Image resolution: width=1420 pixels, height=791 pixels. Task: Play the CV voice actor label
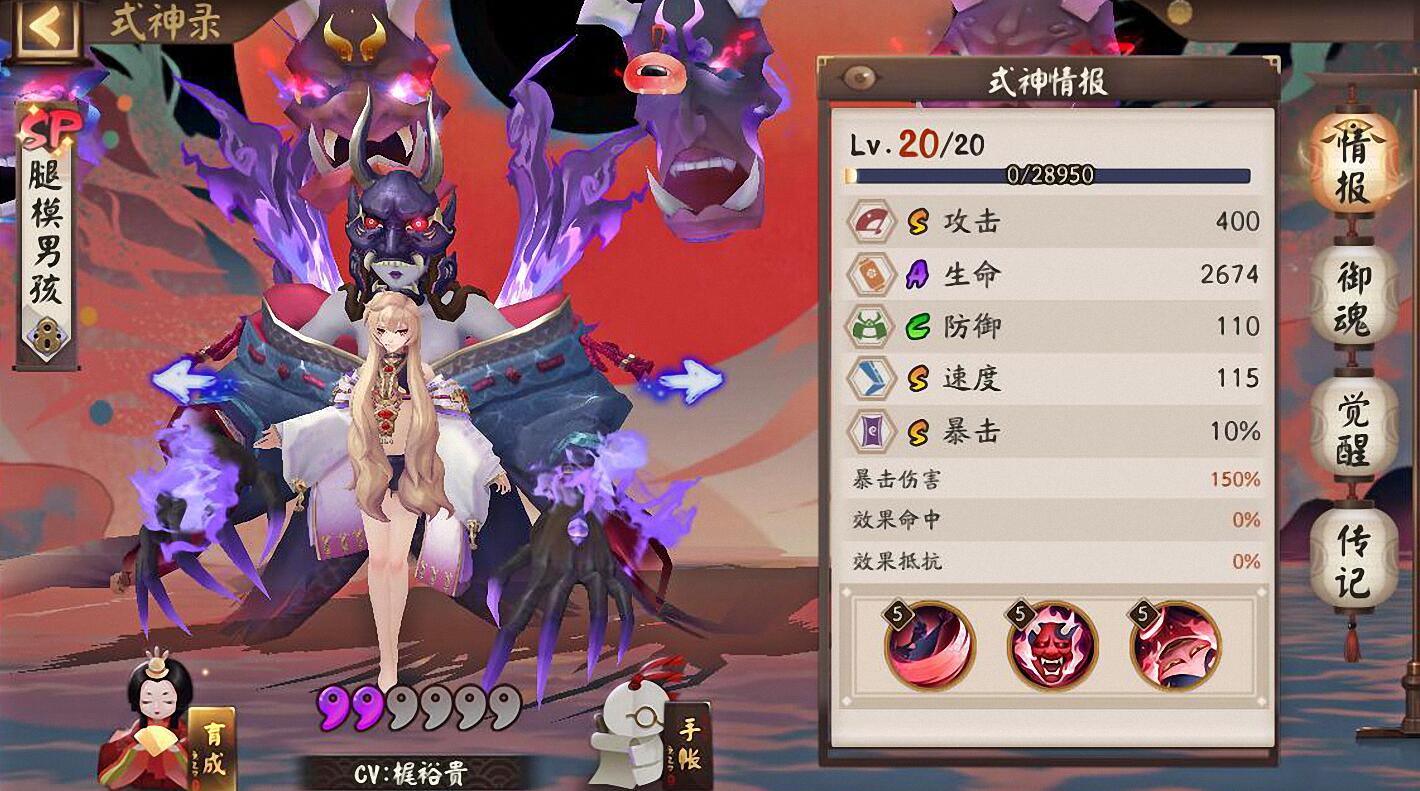(x=410, y=774)
